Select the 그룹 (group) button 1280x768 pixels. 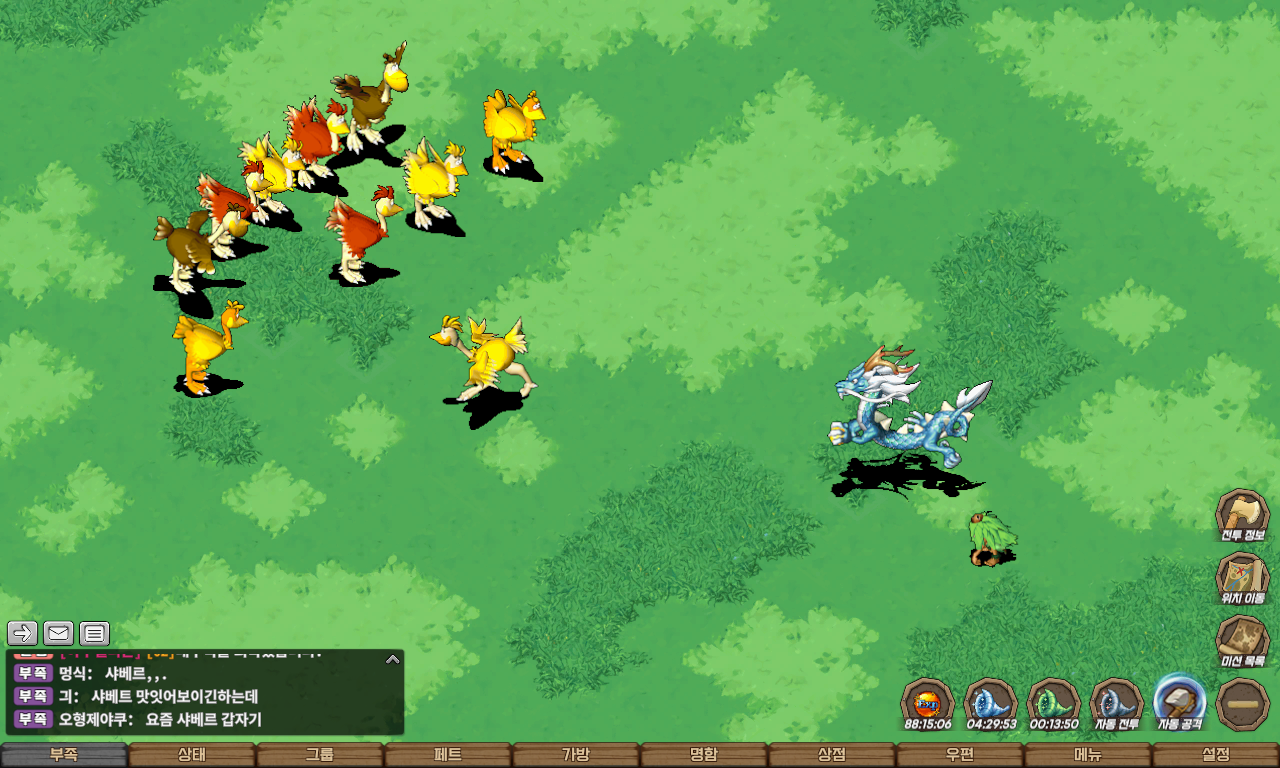click(x=320, y=755)
